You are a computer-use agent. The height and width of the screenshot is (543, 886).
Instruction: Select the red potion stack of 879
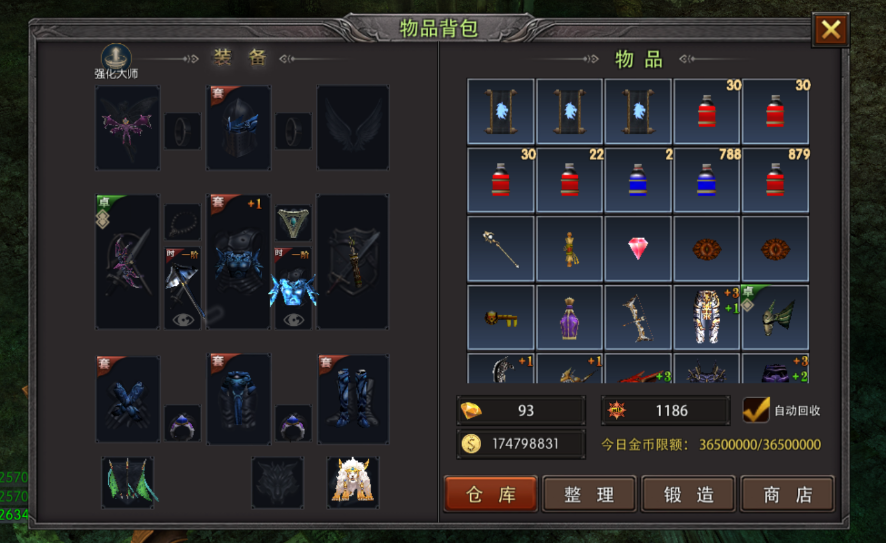(x=775, y=181)
